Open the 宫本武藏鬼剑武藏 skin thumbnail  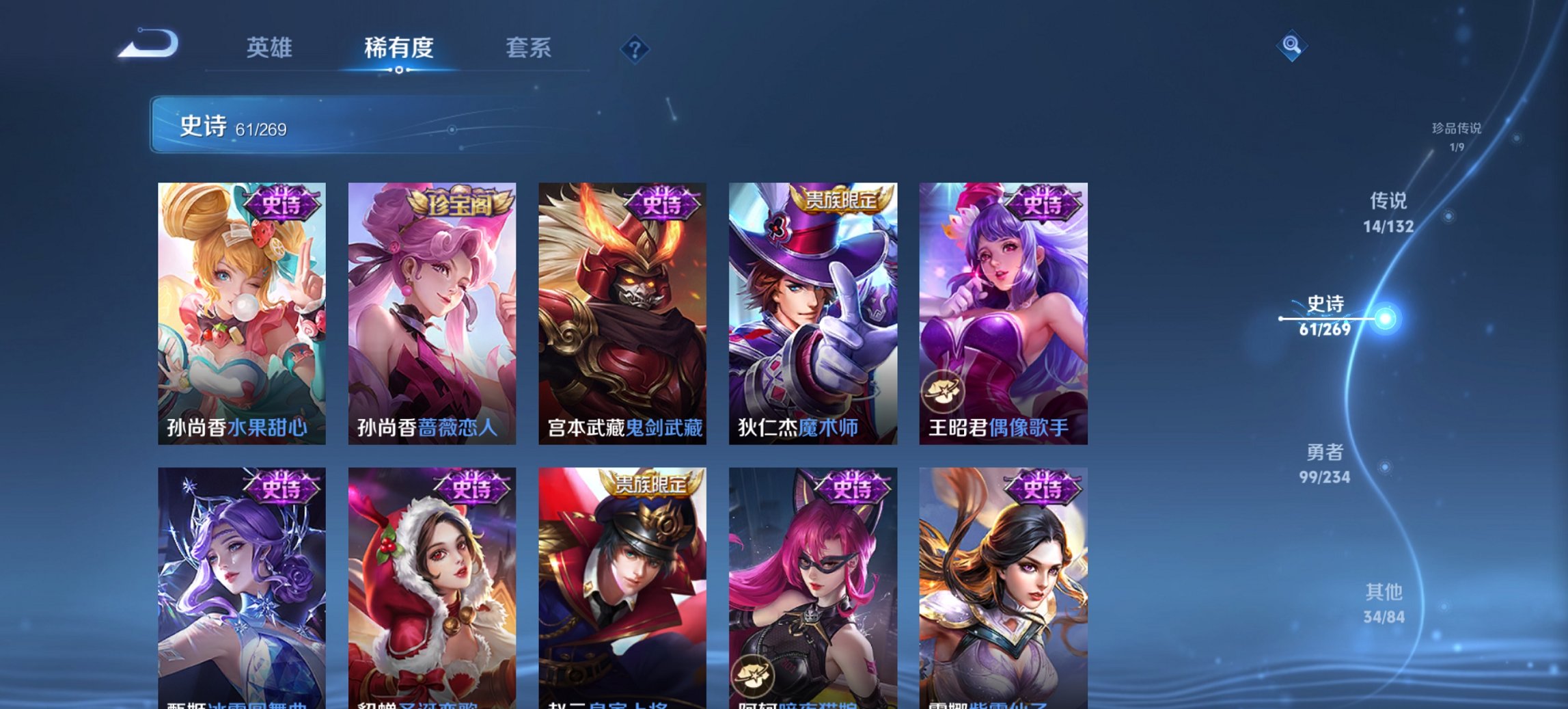(624, 308)
